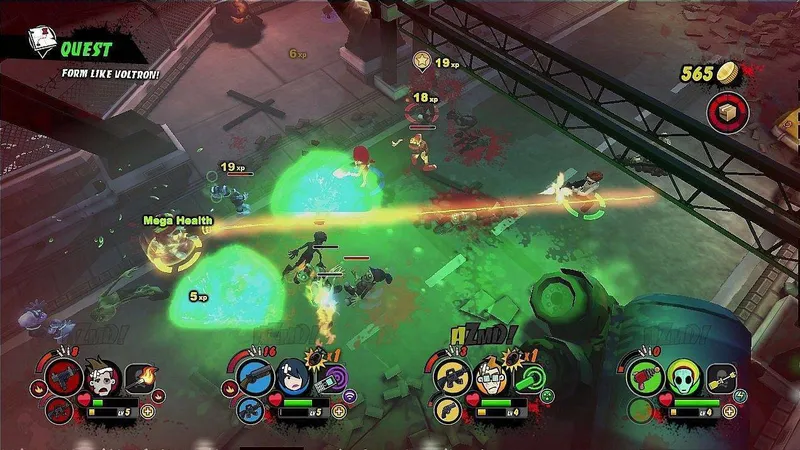Choose the flaming torch melee weapon icon
This screenshot has width=800, height=450.
coord(139,378)
